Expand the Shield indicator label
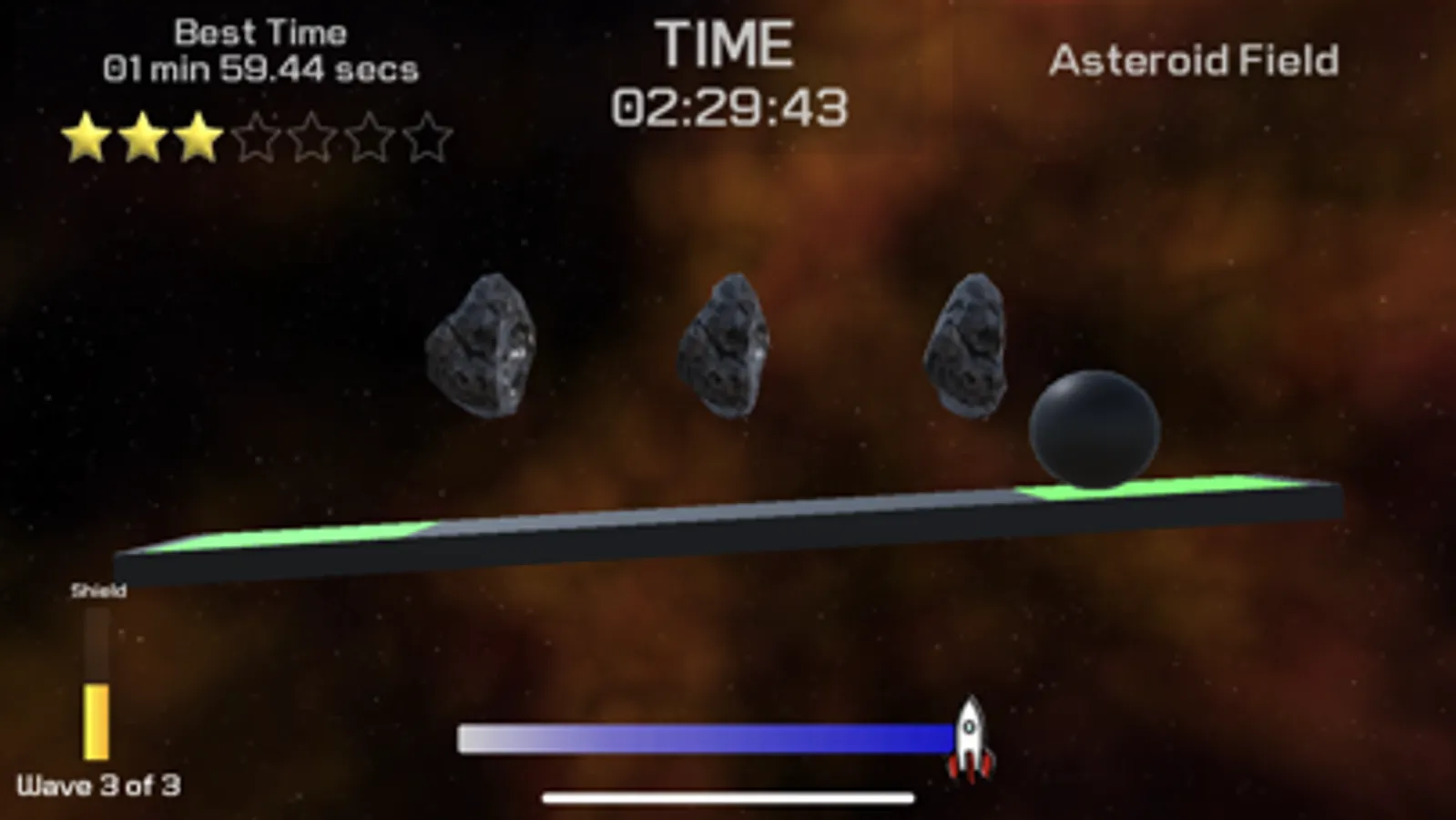The height and width of the screenshot is (820, 1456). 98,589
